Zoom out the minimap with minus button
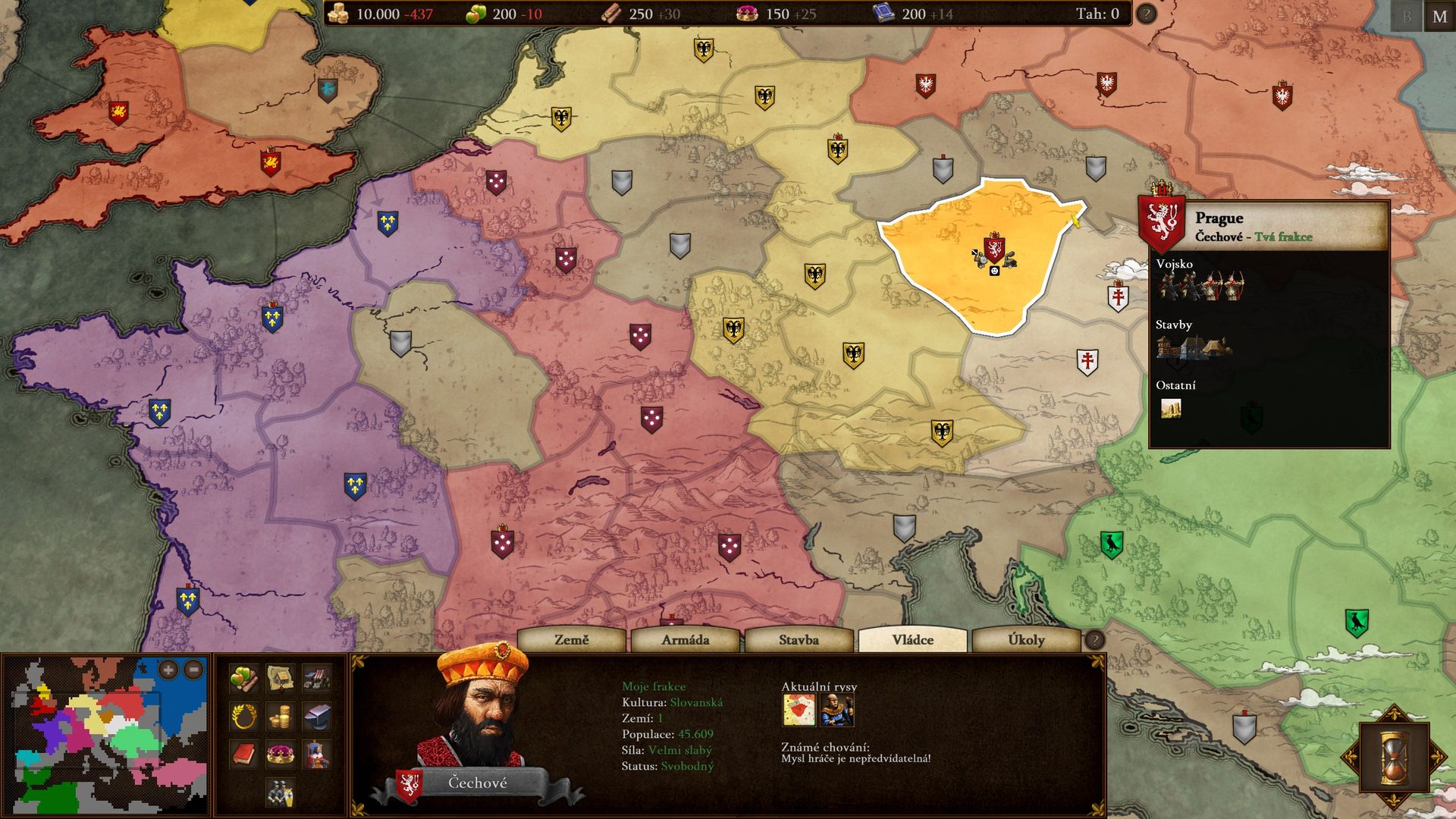This screenshot has width=1456, height=819. click(x=193, y=670)
